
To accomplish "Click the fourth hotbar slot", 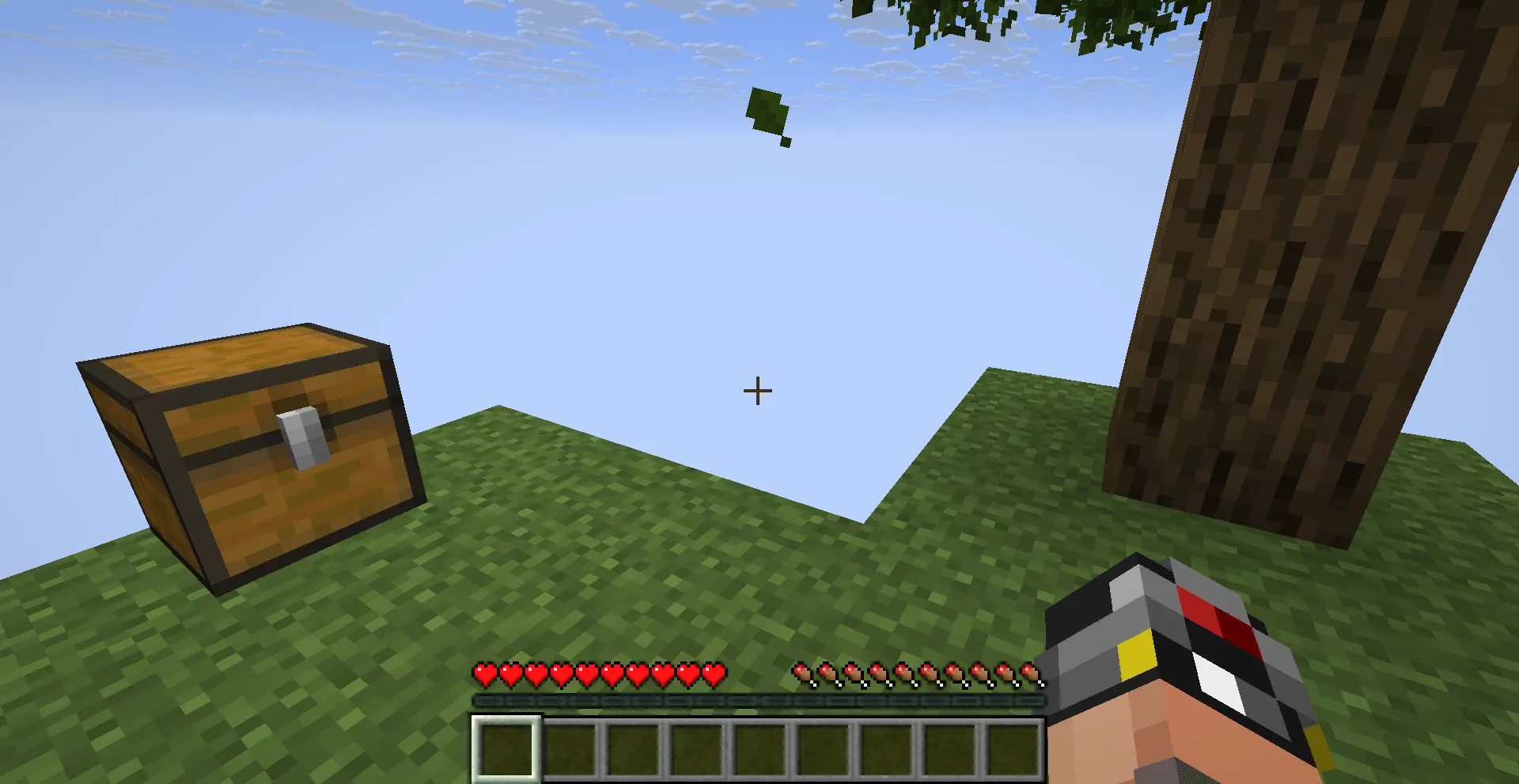I will (698, 748).
